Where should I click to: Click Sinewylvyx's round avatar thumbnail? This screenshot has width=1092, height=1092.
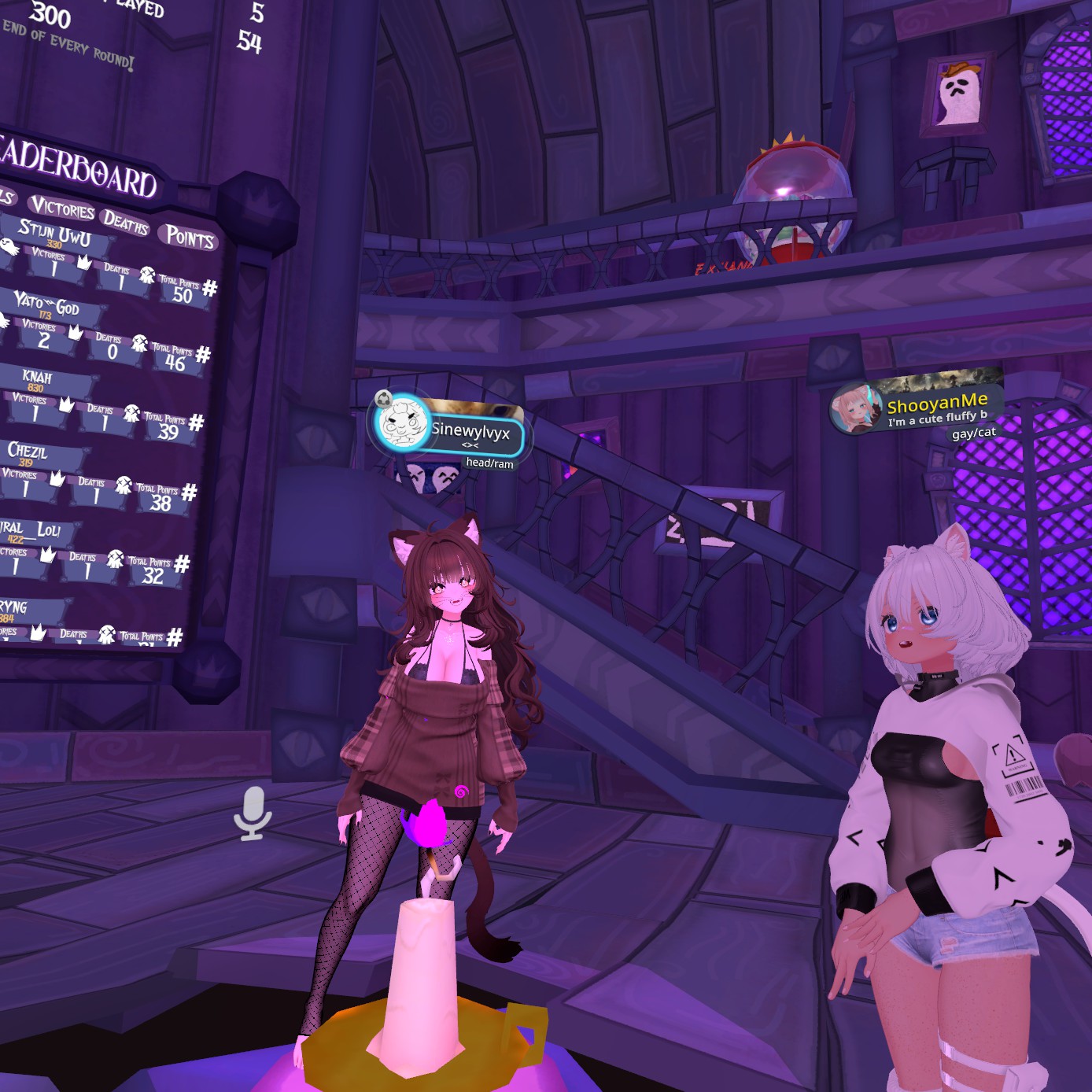[403, 422]
